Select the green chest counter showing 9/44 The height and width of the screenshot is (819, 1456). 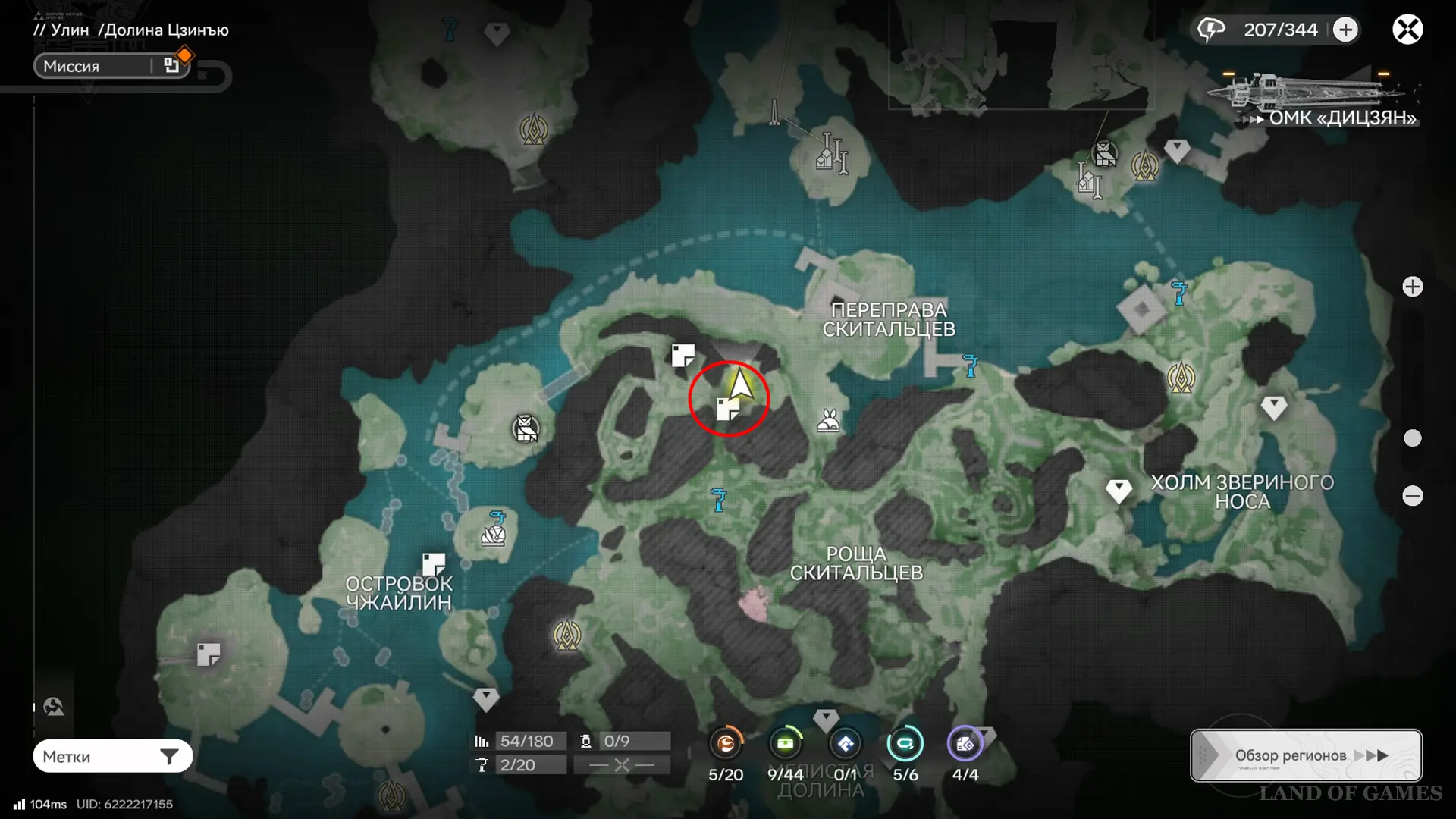785,744
